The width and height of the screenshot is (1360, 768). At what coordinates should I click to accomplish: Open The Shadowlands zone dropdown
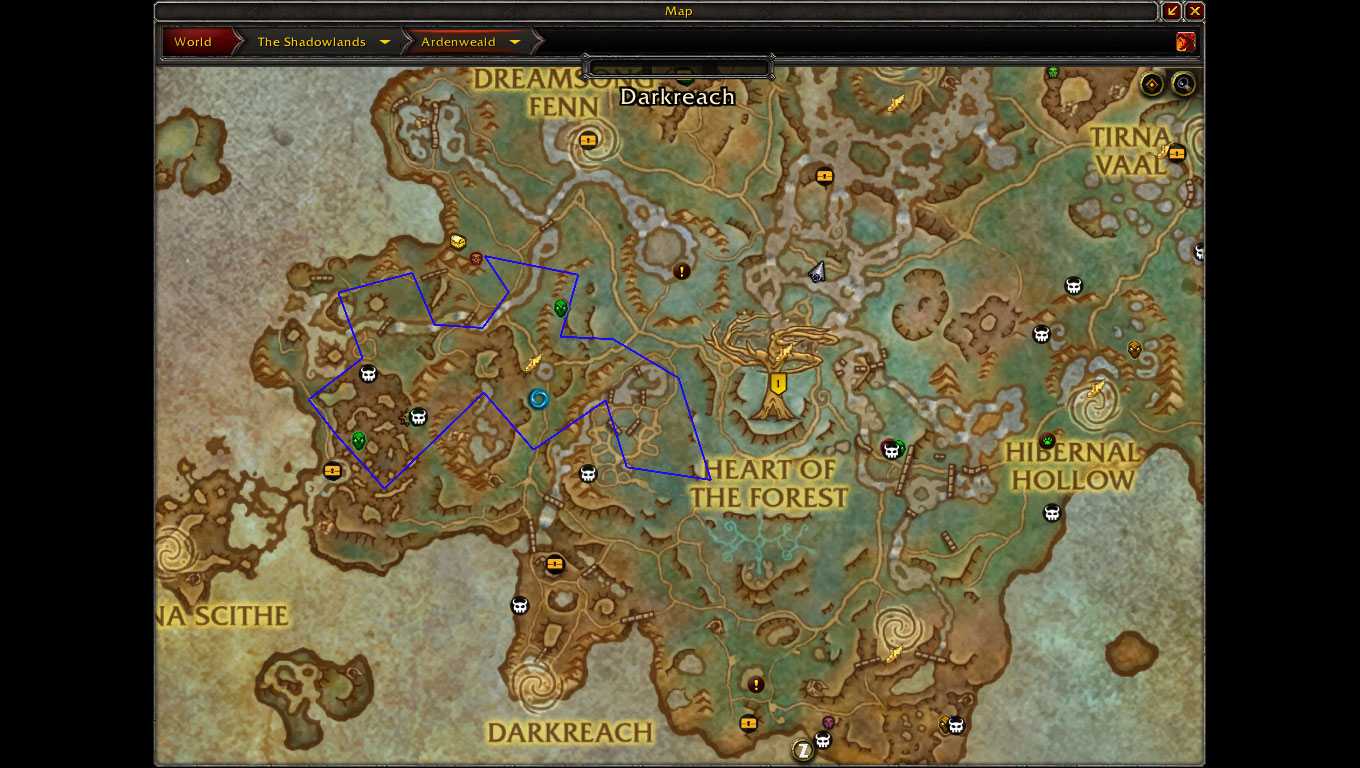(385, 42)
